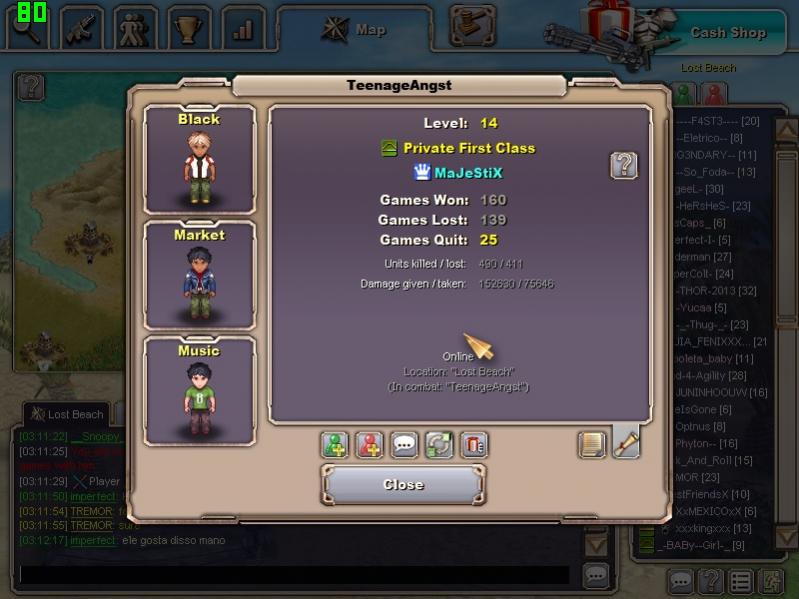Choose the Market character portrait

(199, 275)
